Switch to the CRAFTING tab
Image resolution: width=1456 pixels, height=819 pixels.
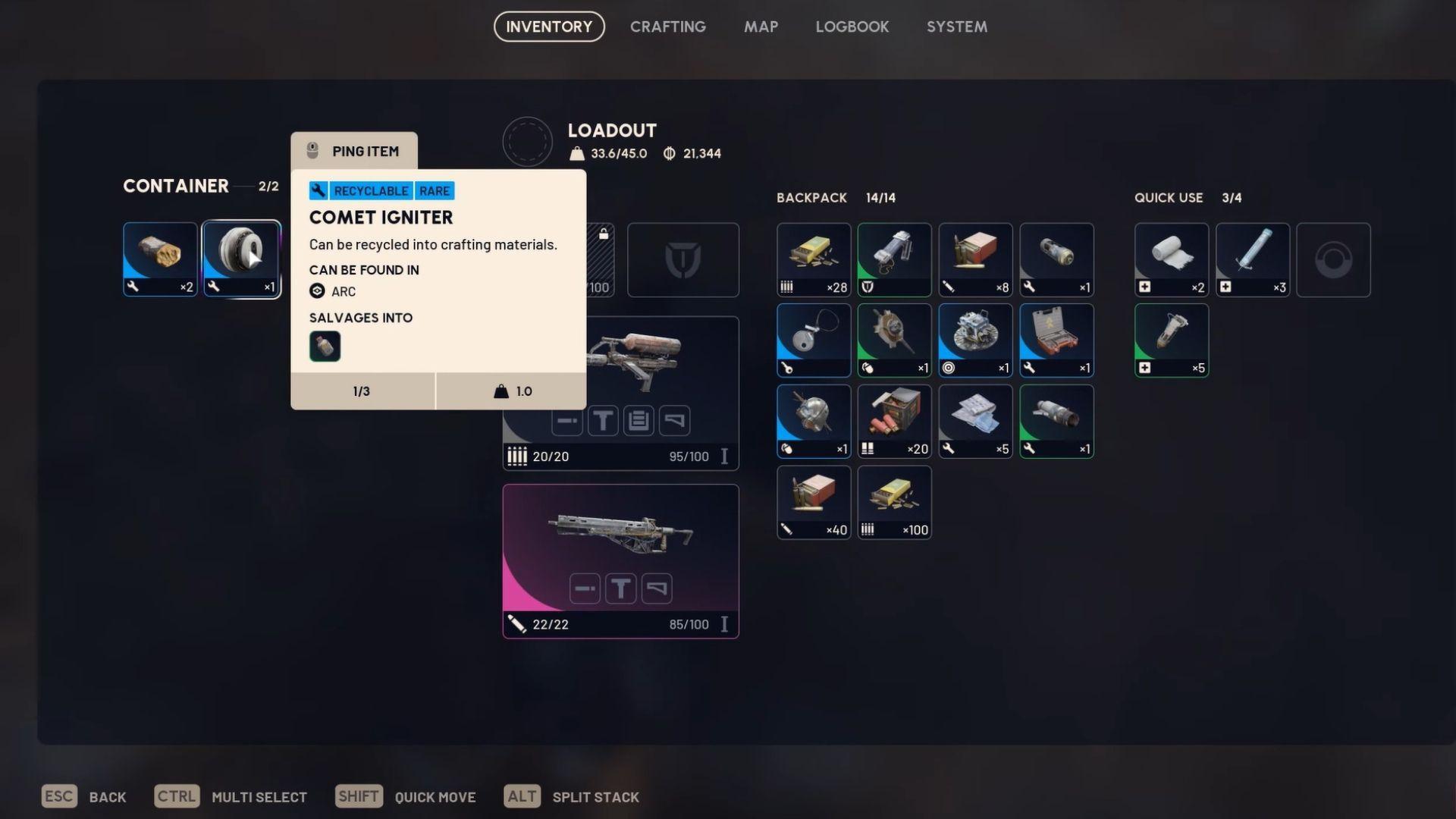pos(667,27)
